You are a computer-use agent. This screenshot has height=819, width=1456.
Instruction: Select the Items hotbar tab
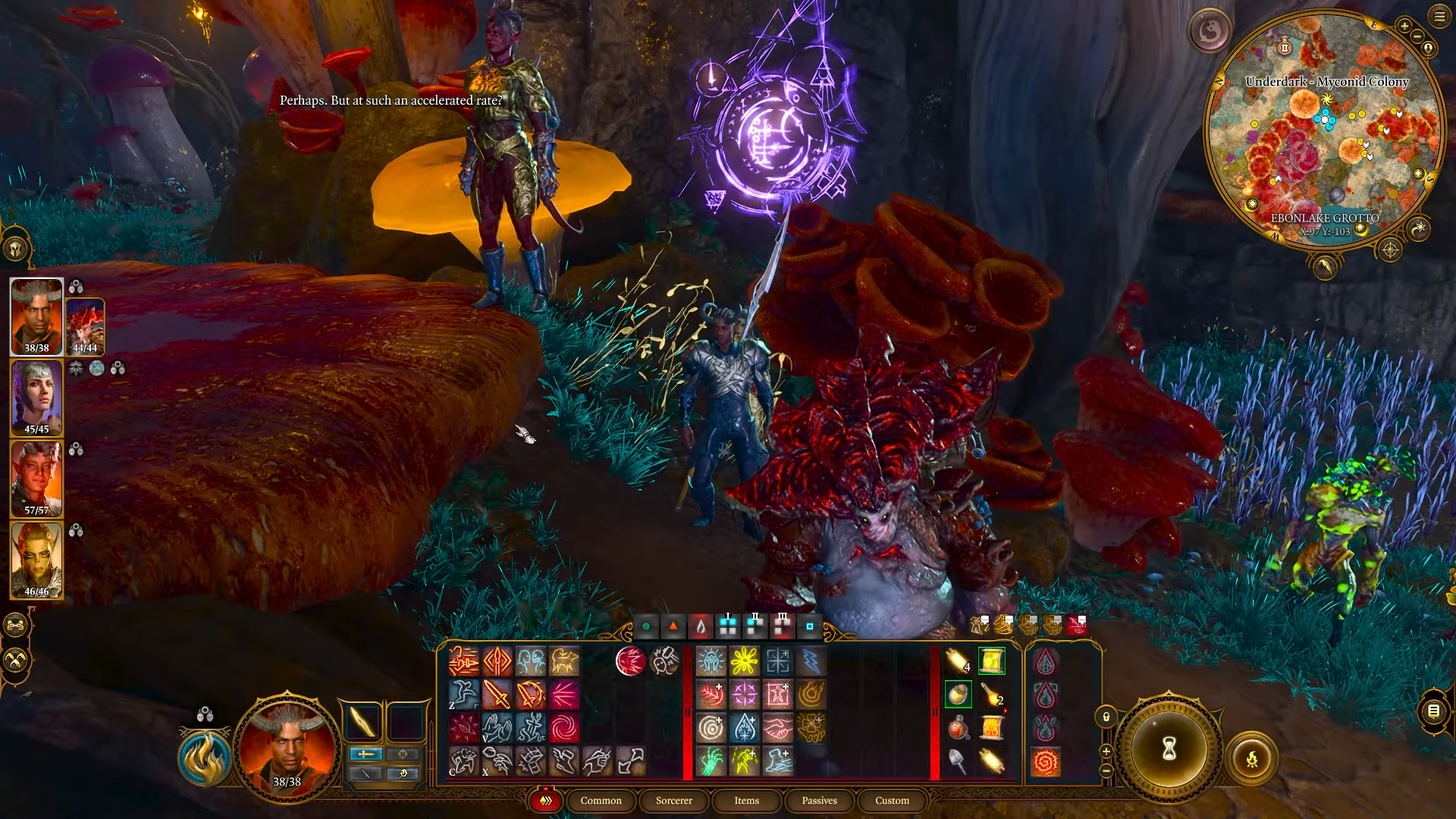(746, 801)
